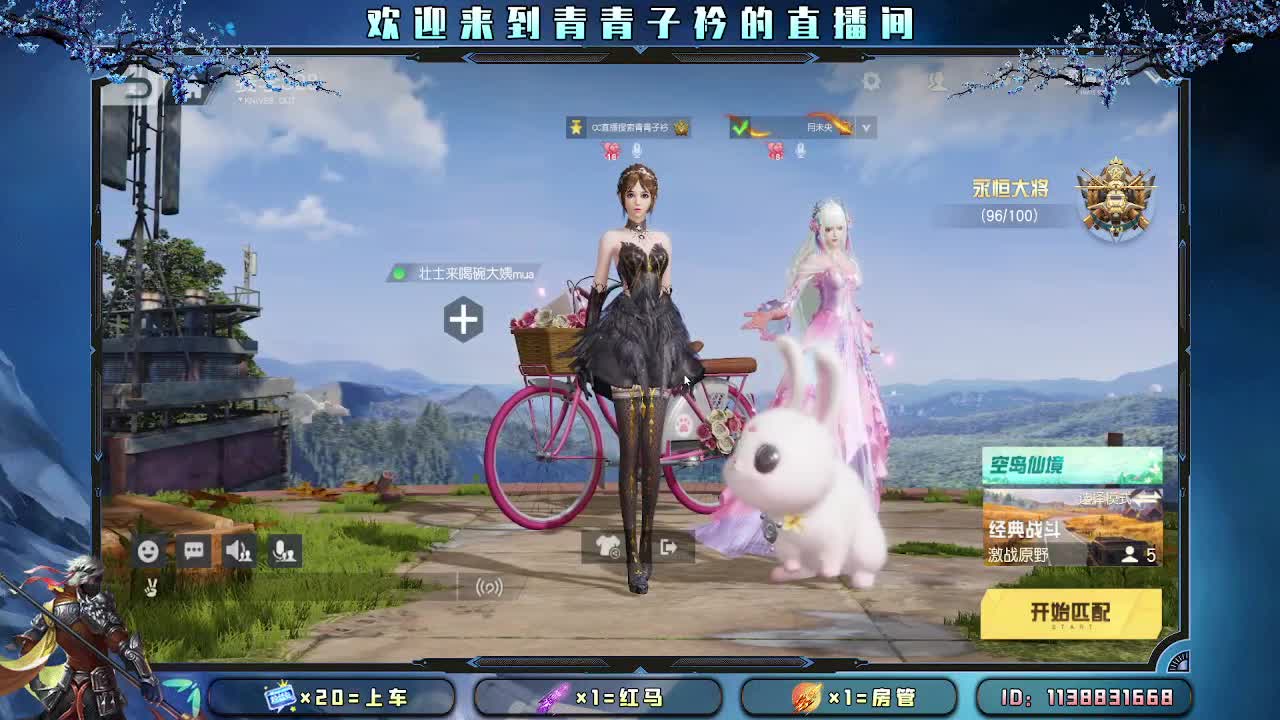Toggle the speaker voice output
The height and width of the screenshot is (720, 1280).
coord(238,551)
